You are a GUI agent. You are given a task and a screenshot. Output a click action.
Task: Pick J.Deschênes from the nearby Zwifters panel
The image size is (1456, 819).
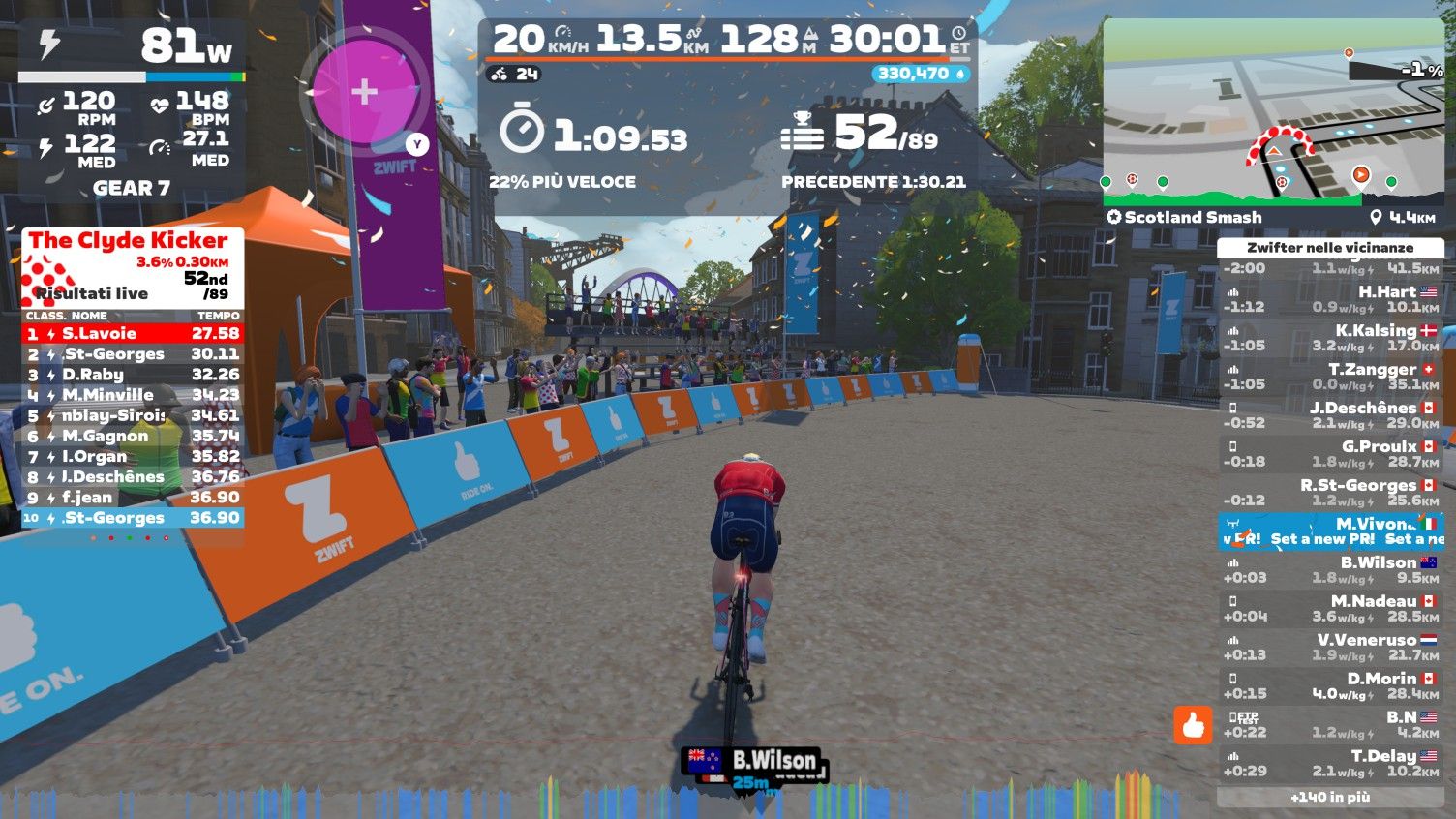[1330, 415]
